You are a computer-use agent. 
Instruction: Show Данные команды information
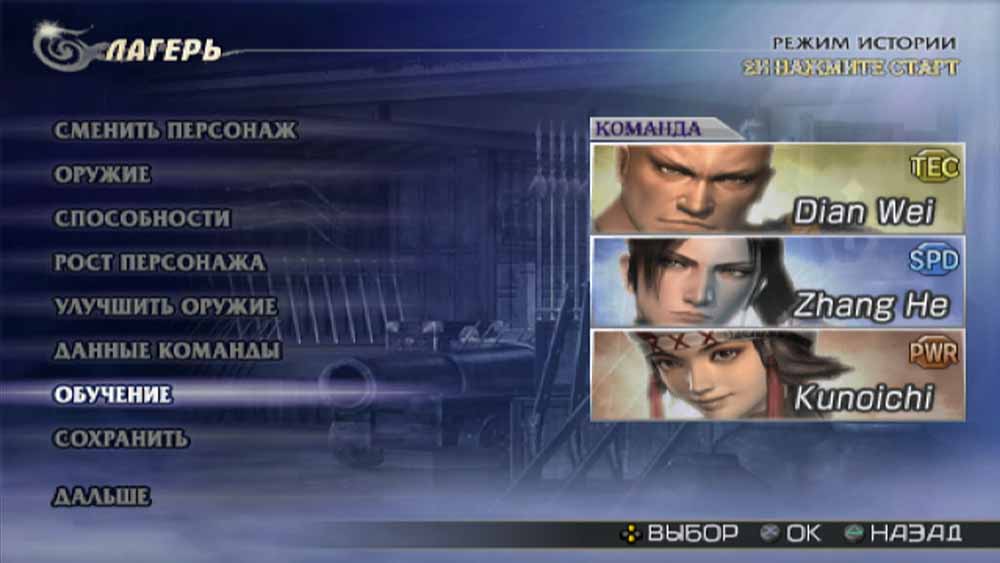(x=166, y=351)
